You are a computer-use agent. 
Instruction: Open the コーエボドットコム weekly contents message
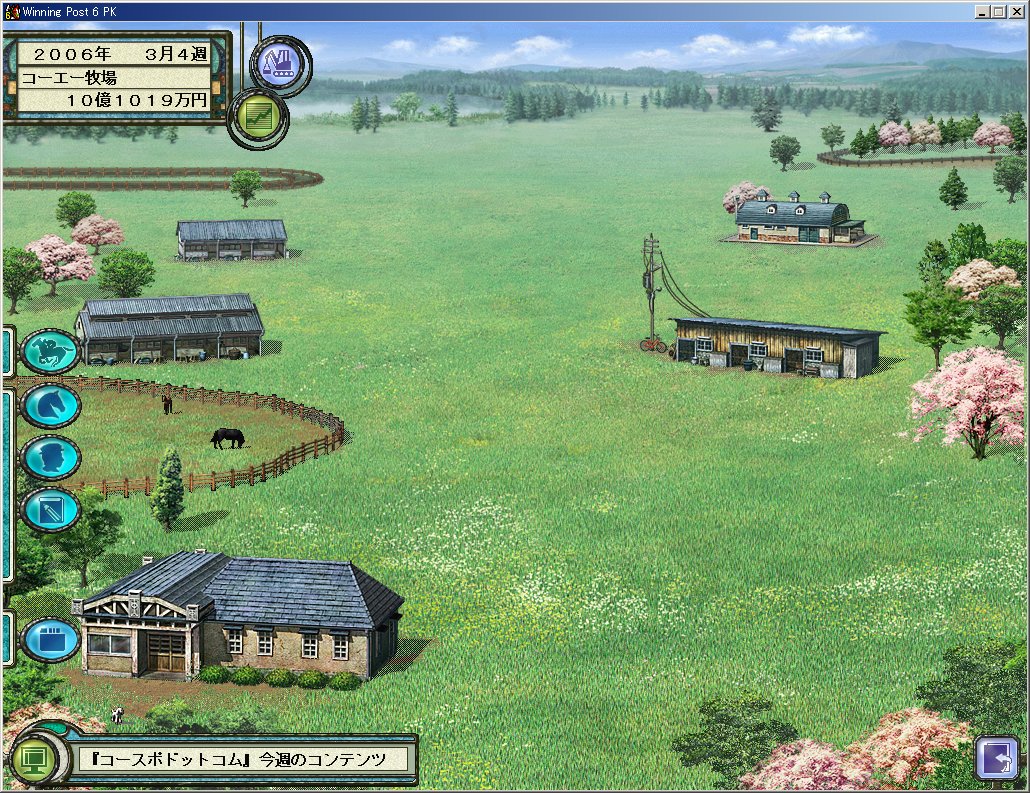(x=246, y=759)
